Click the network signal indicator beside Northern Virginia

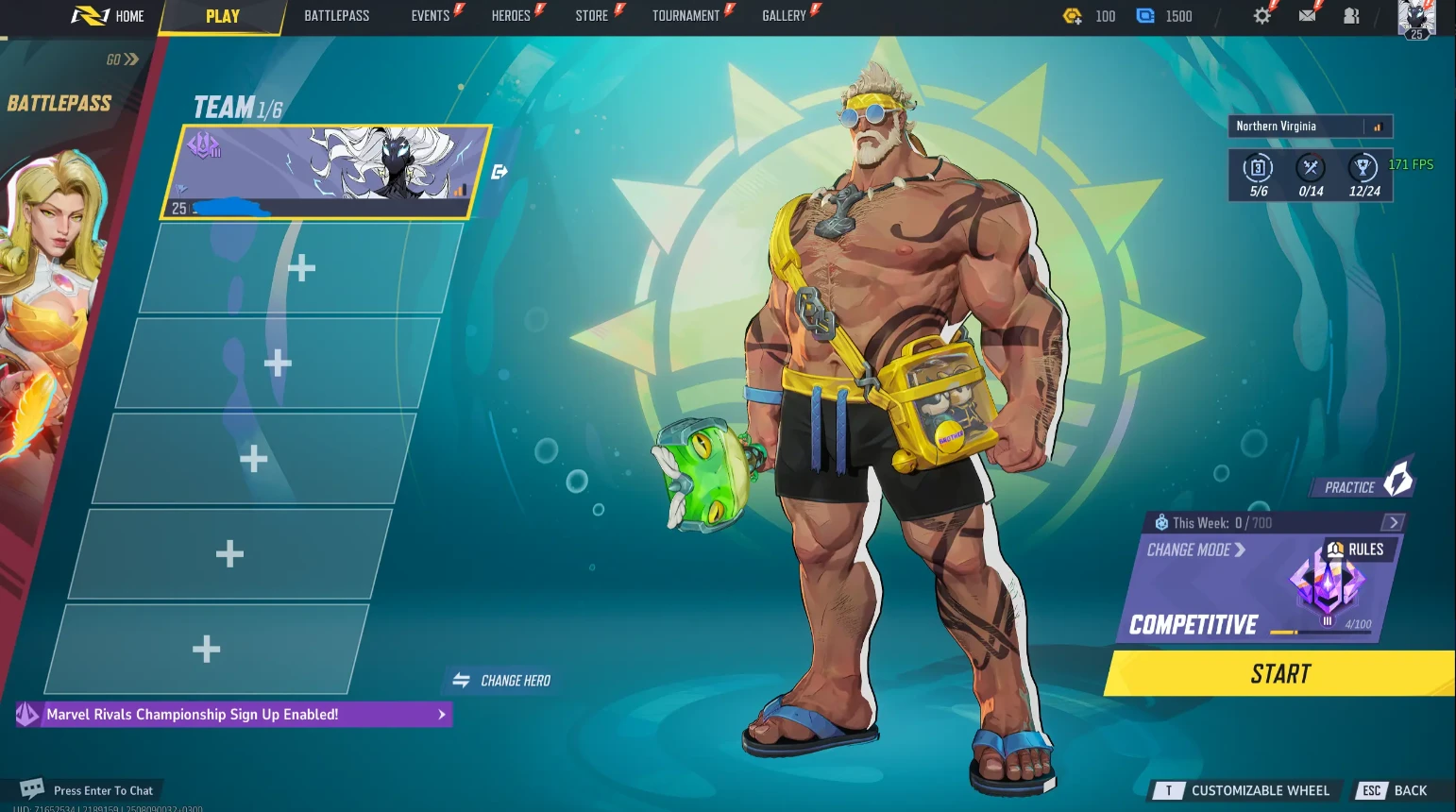click(1378, 126)
